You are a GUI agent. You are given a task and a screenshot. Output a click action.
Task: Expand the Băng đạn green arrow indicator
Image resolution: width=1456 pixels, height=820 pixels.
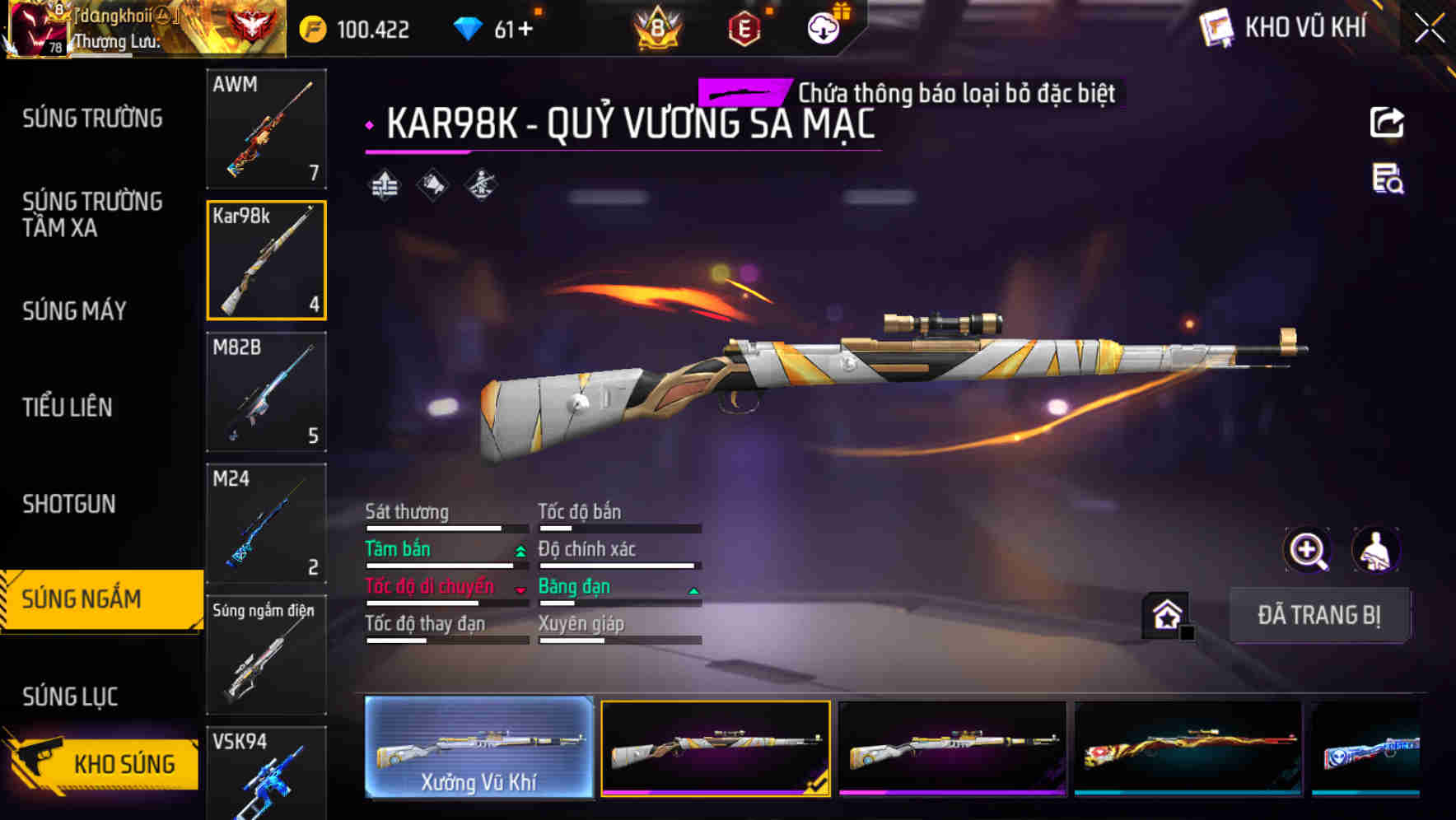[x=693, y=590]
